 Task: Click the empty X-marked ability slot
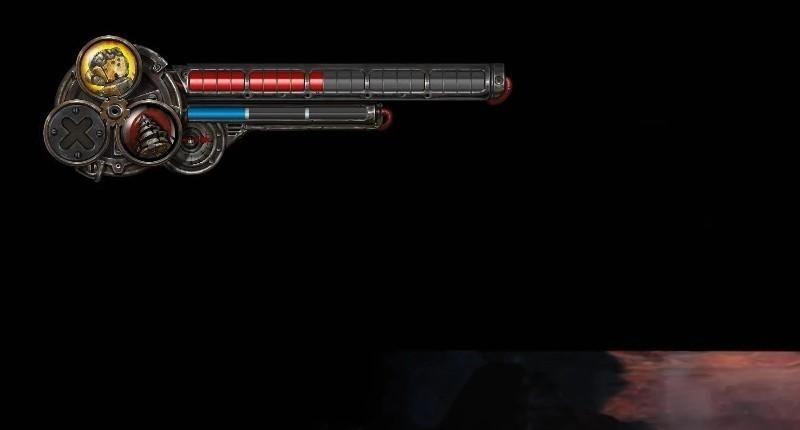pyautogui.click(x=77, y=134)
